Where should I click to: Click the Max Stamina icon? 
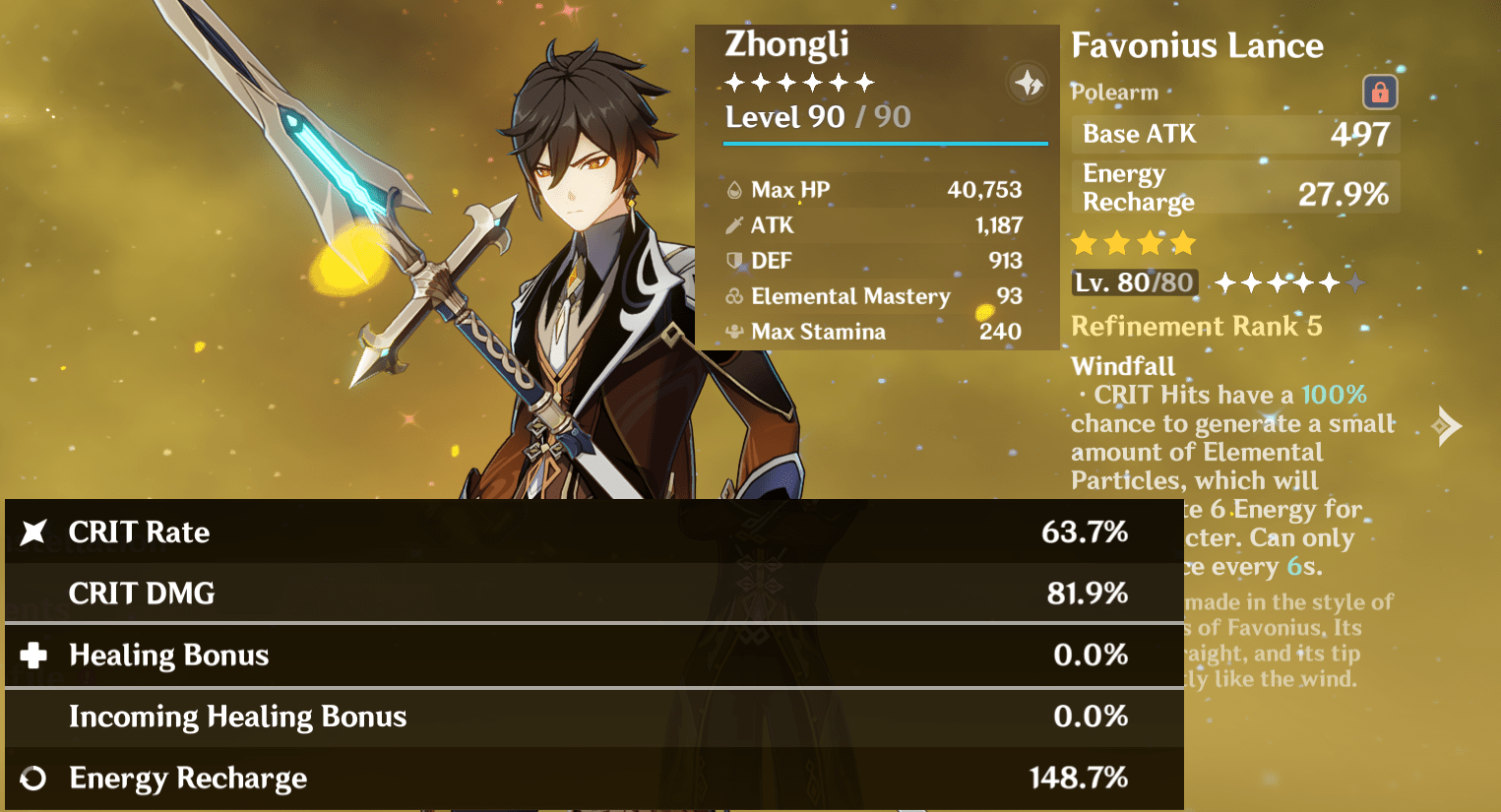732,332
